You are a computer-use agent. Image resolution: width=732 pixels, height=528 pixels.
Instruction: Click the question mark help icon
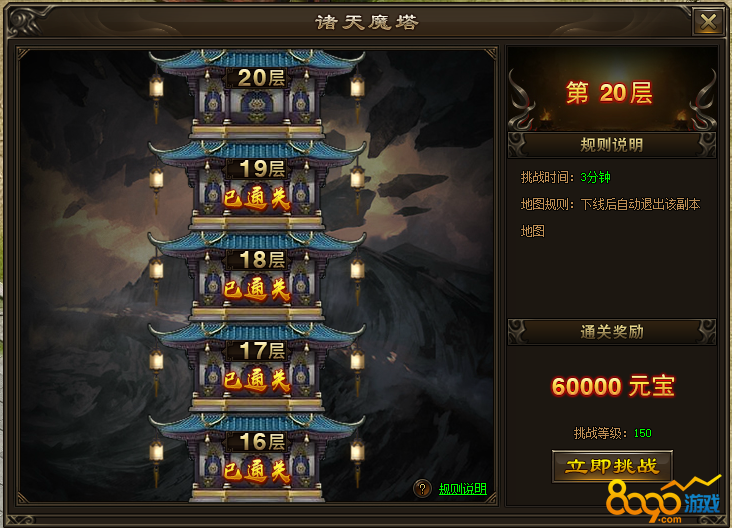tap(422, 489)
